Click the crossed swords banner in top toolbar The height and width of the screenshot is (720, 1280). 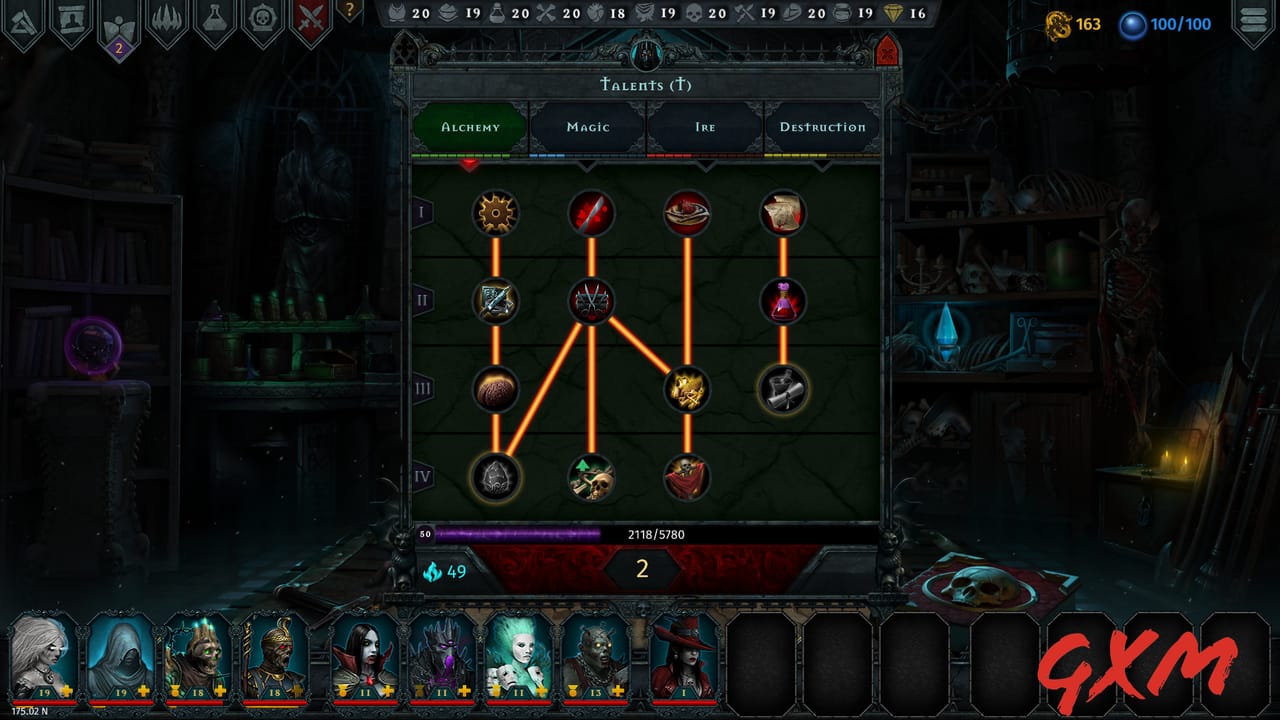click(310, 18)
